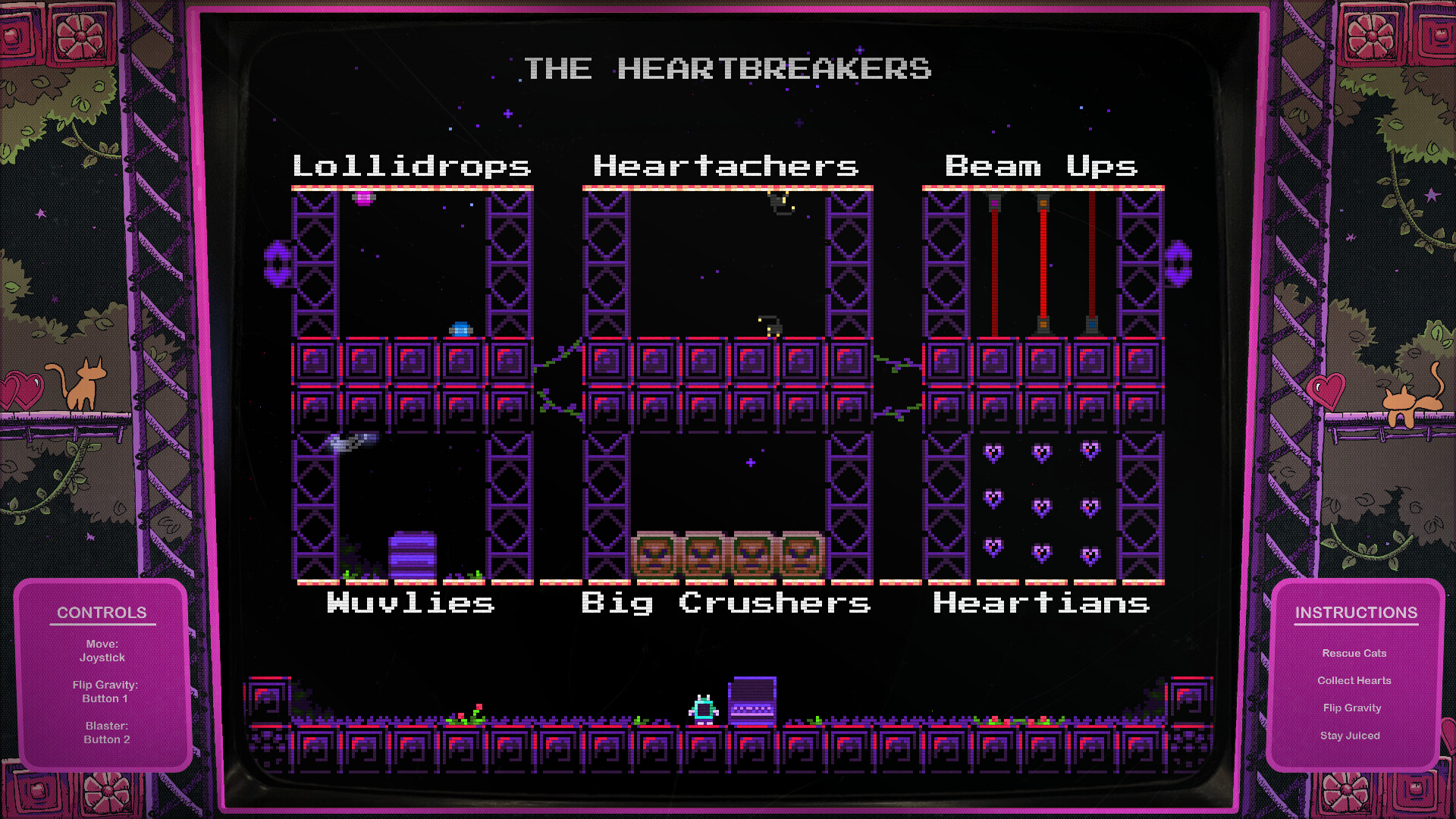This screenshot has height=819, width=1456.
Task: Click the Beam Ups title text
Action: [x=1042, y=166]
